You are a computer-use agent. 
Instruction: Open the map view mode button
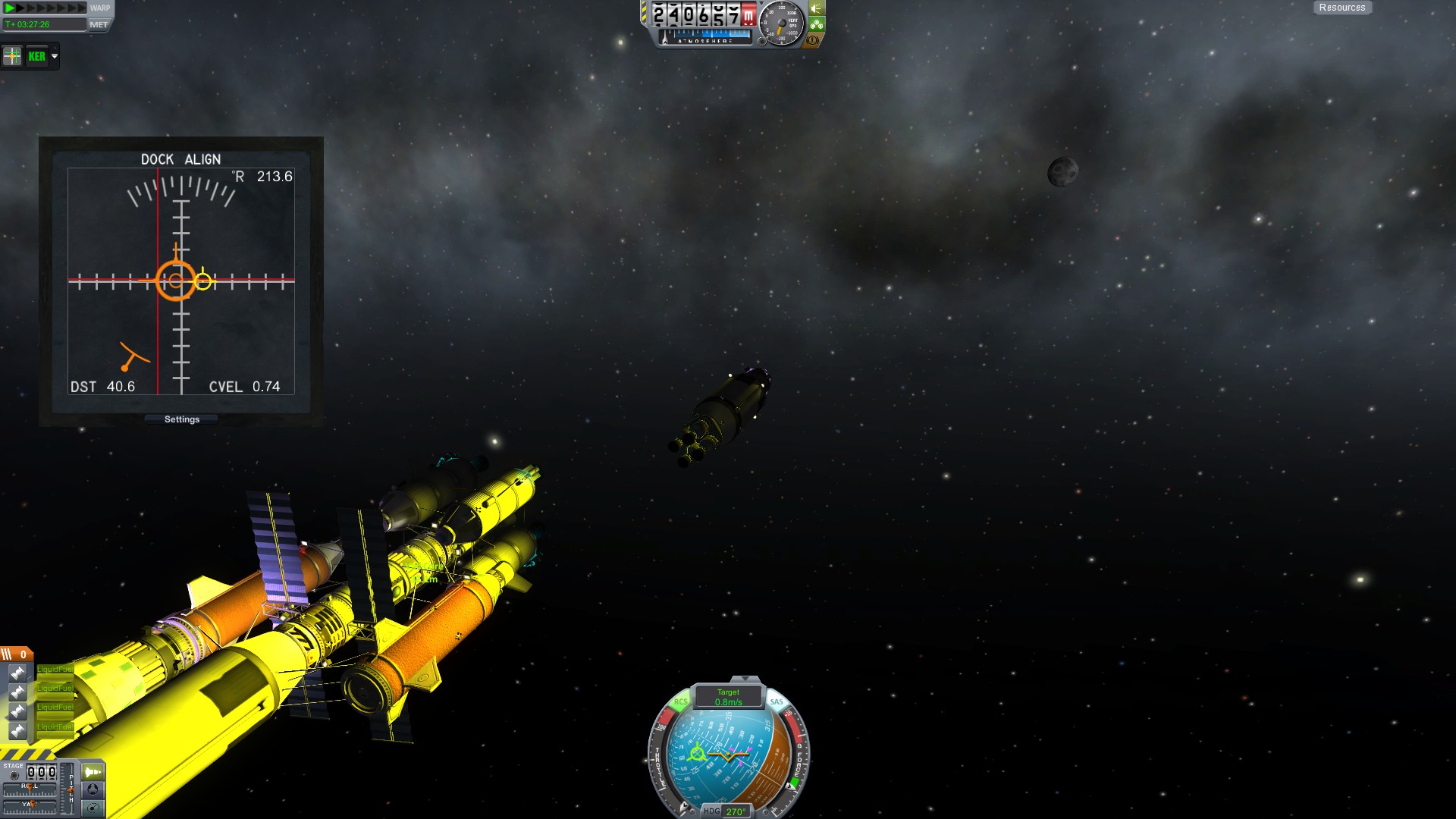click(93, 808)
